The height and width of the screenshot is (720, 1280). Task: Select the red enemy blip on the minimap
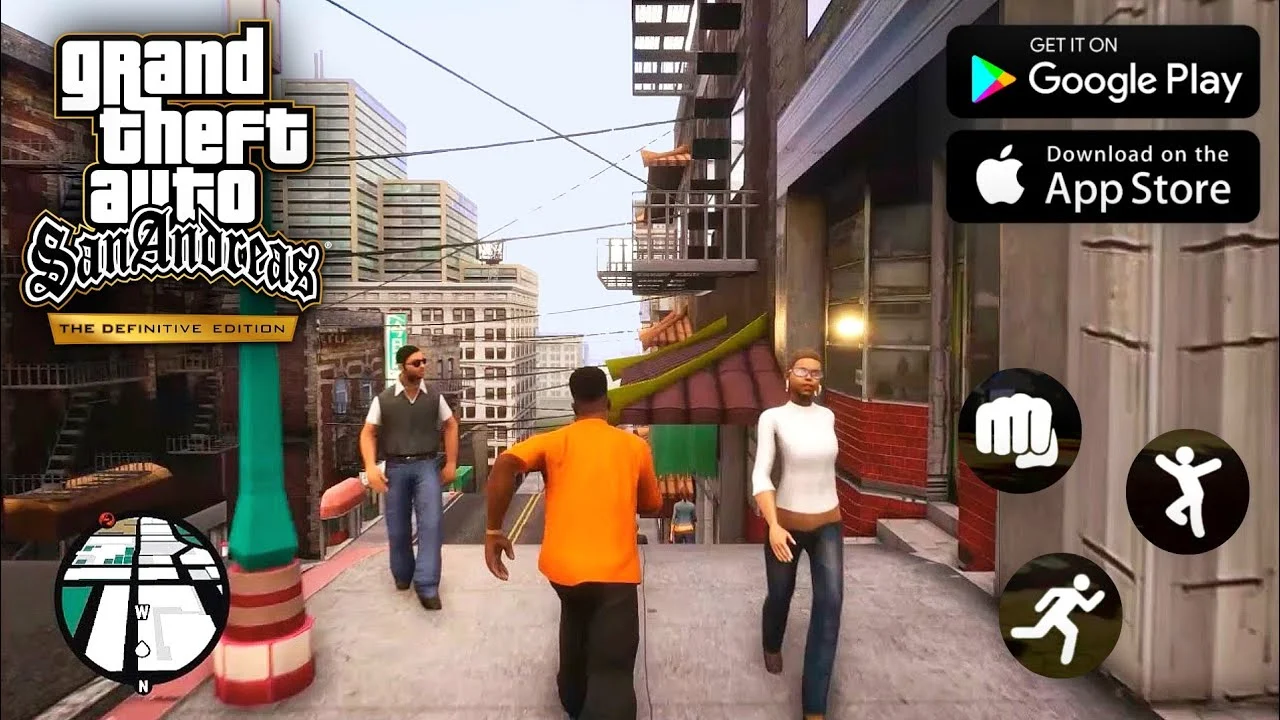[x=107, y=519]
